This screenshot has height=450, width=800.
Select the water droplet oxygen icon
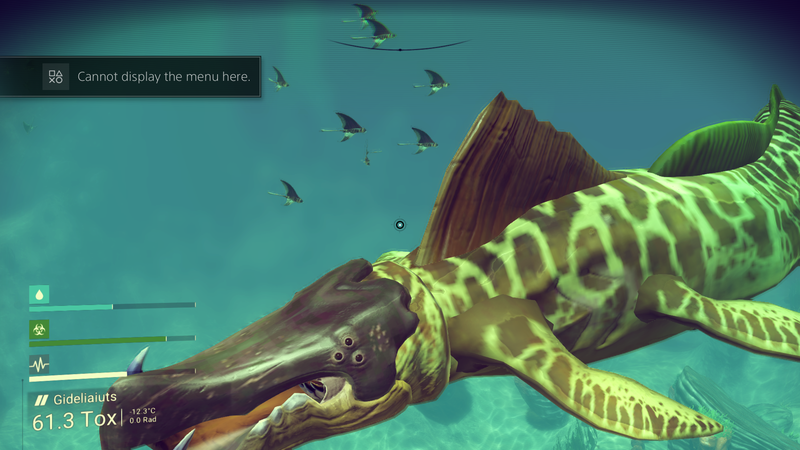[40, 294]
